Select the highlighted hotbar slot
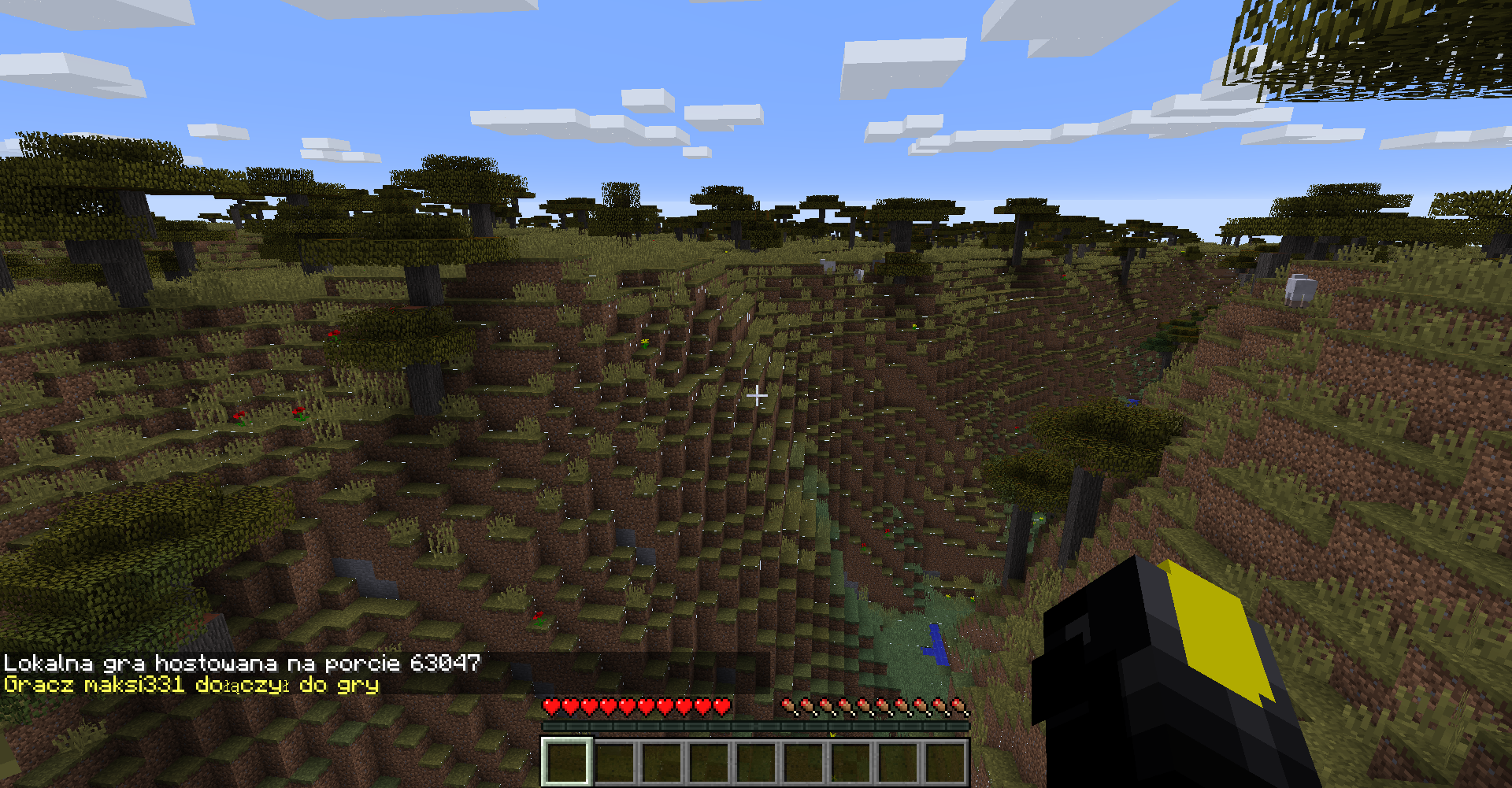1512x788 pixels. (x=566, y=761)
